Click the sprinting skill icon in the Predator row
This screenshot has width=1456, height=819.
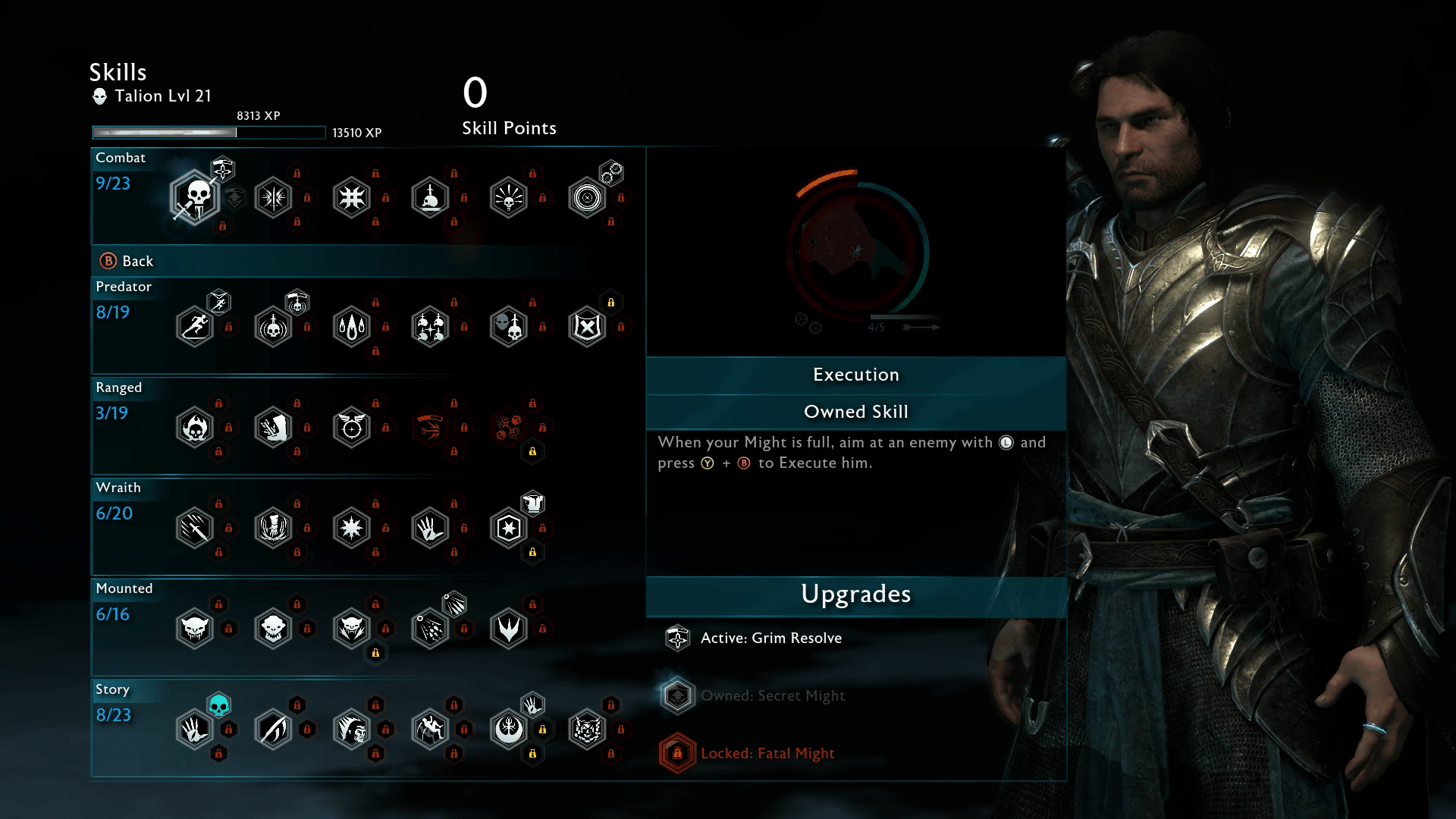click(195, 326)
